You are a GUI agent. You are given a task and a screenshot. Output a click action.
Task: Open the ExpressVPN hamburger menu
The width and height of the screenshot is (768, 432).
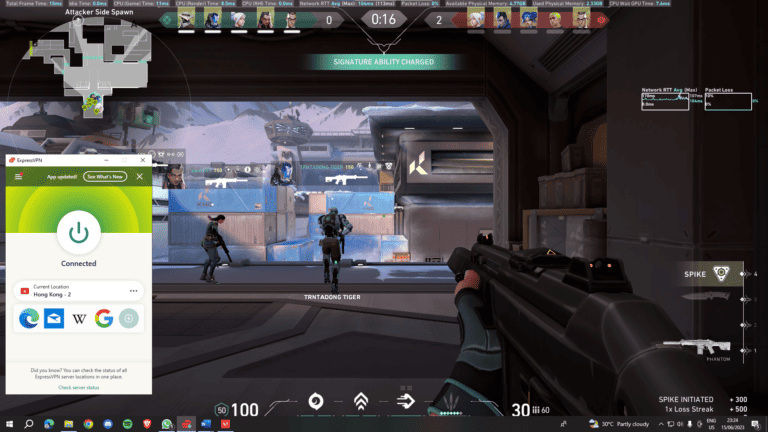(19, 176)
